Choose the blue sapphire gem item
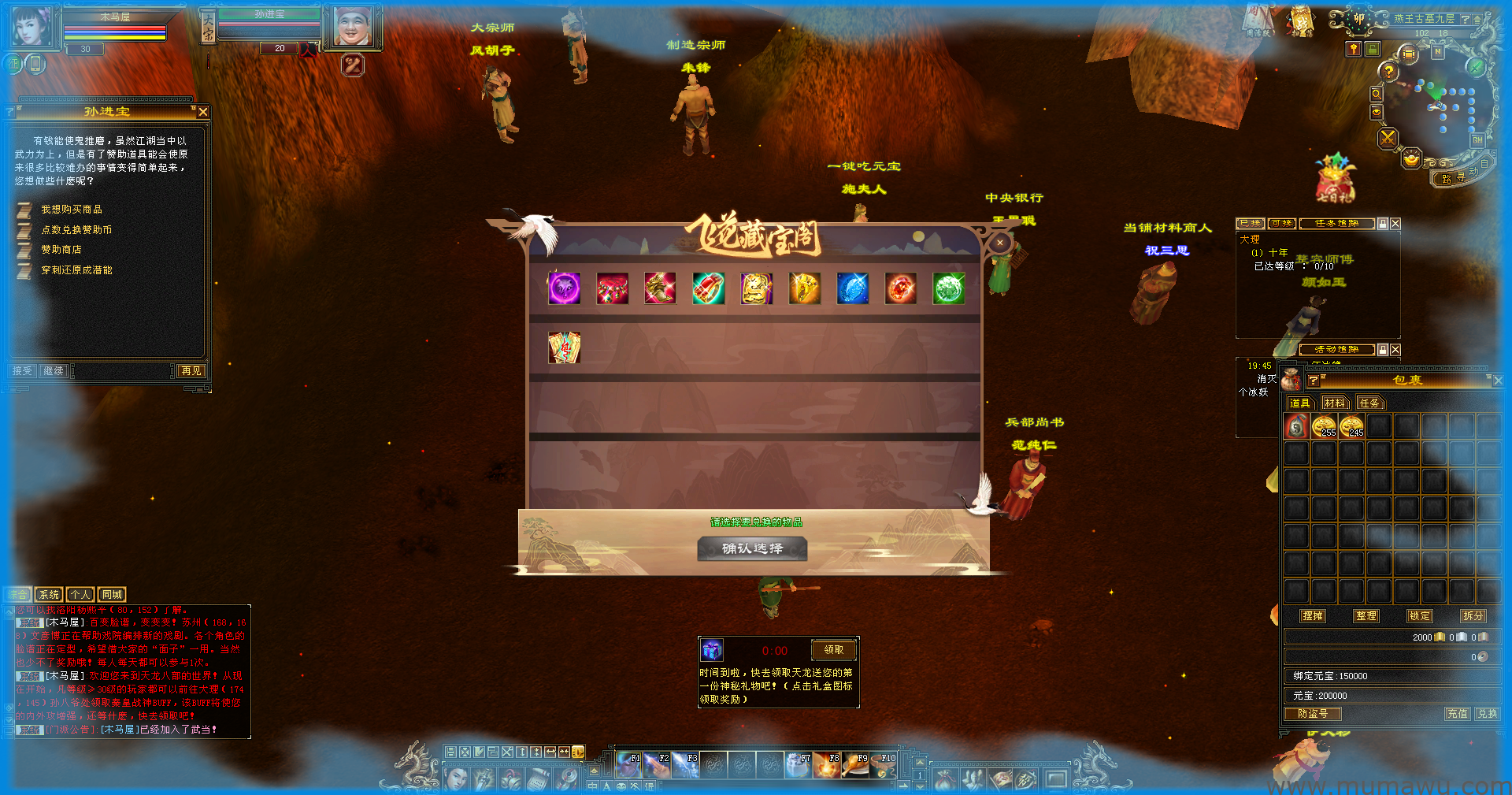 click(852, 288)
